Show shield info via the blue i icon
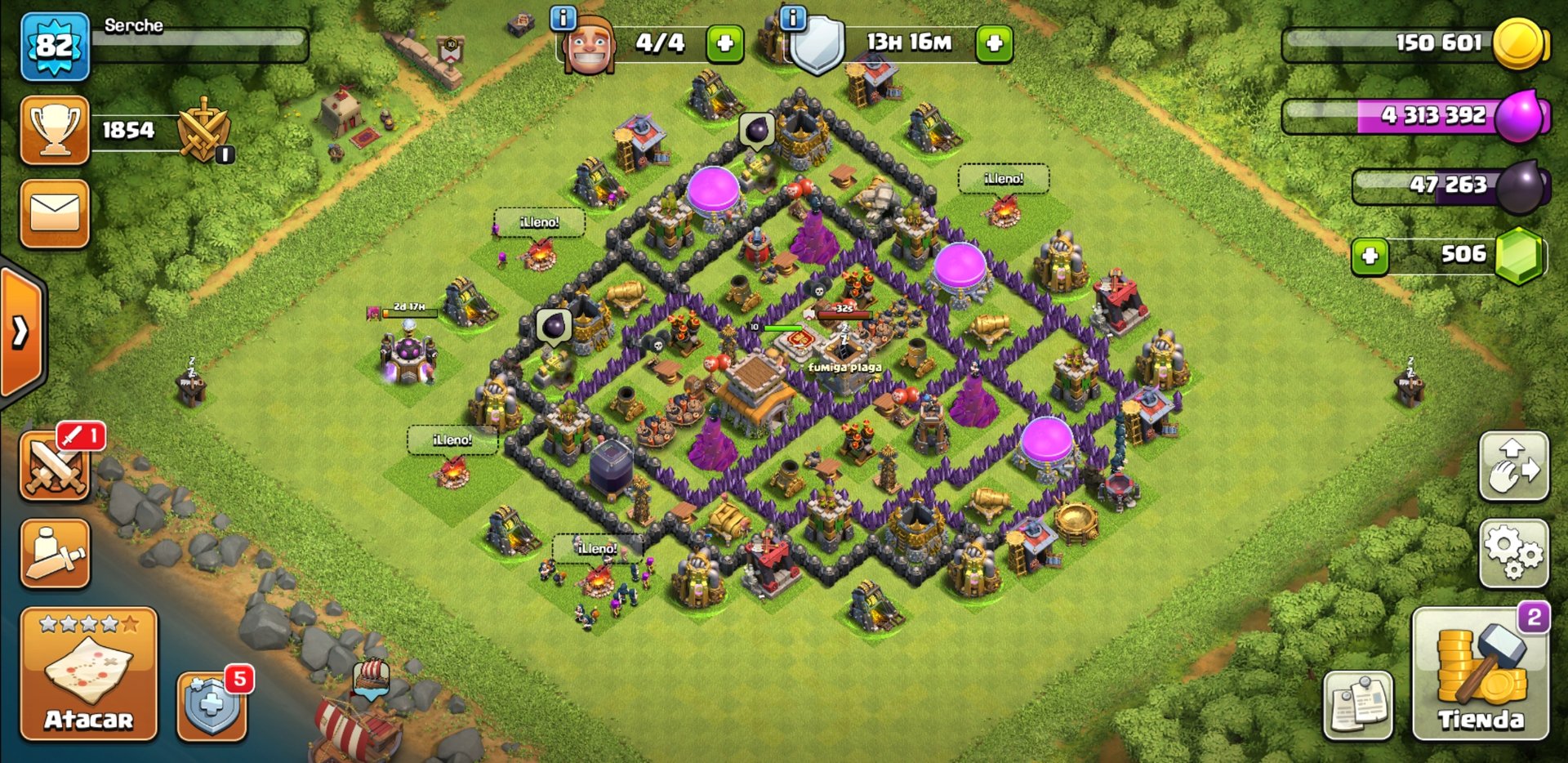1568x763 pixels. coord(792,17)
